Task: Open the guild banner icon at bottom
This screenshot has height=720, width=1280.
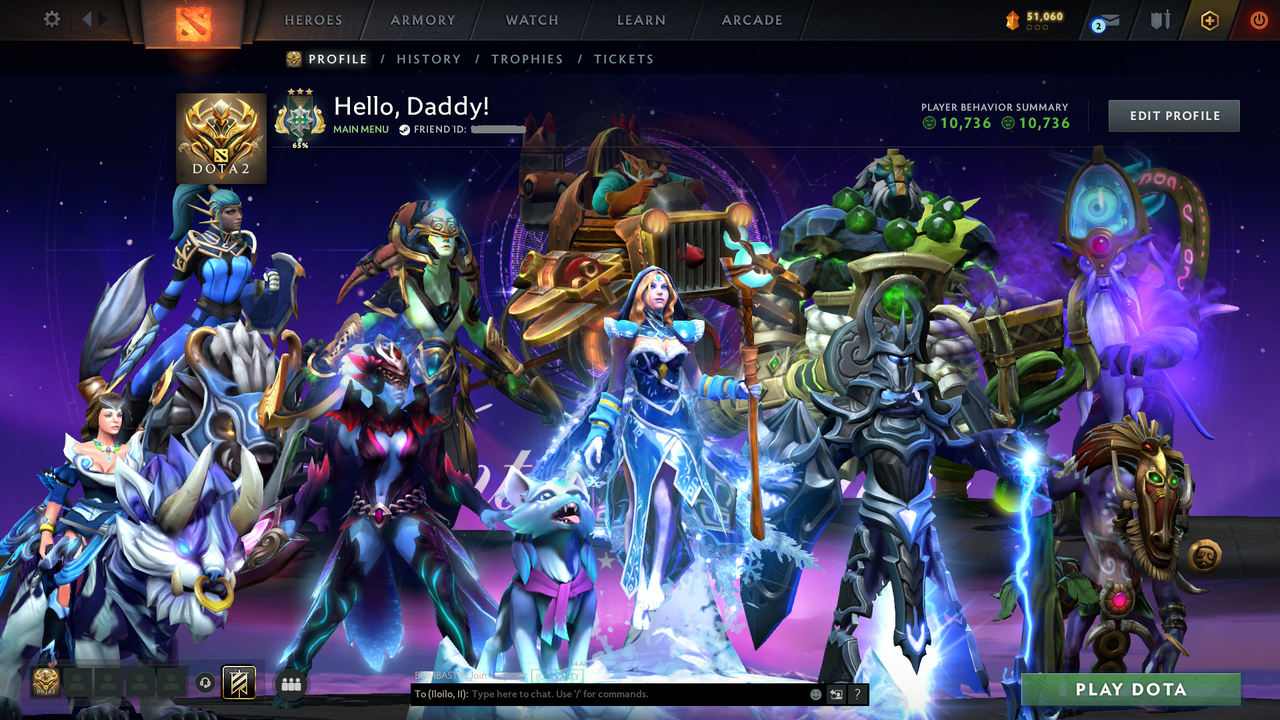Action: point(237,682)
